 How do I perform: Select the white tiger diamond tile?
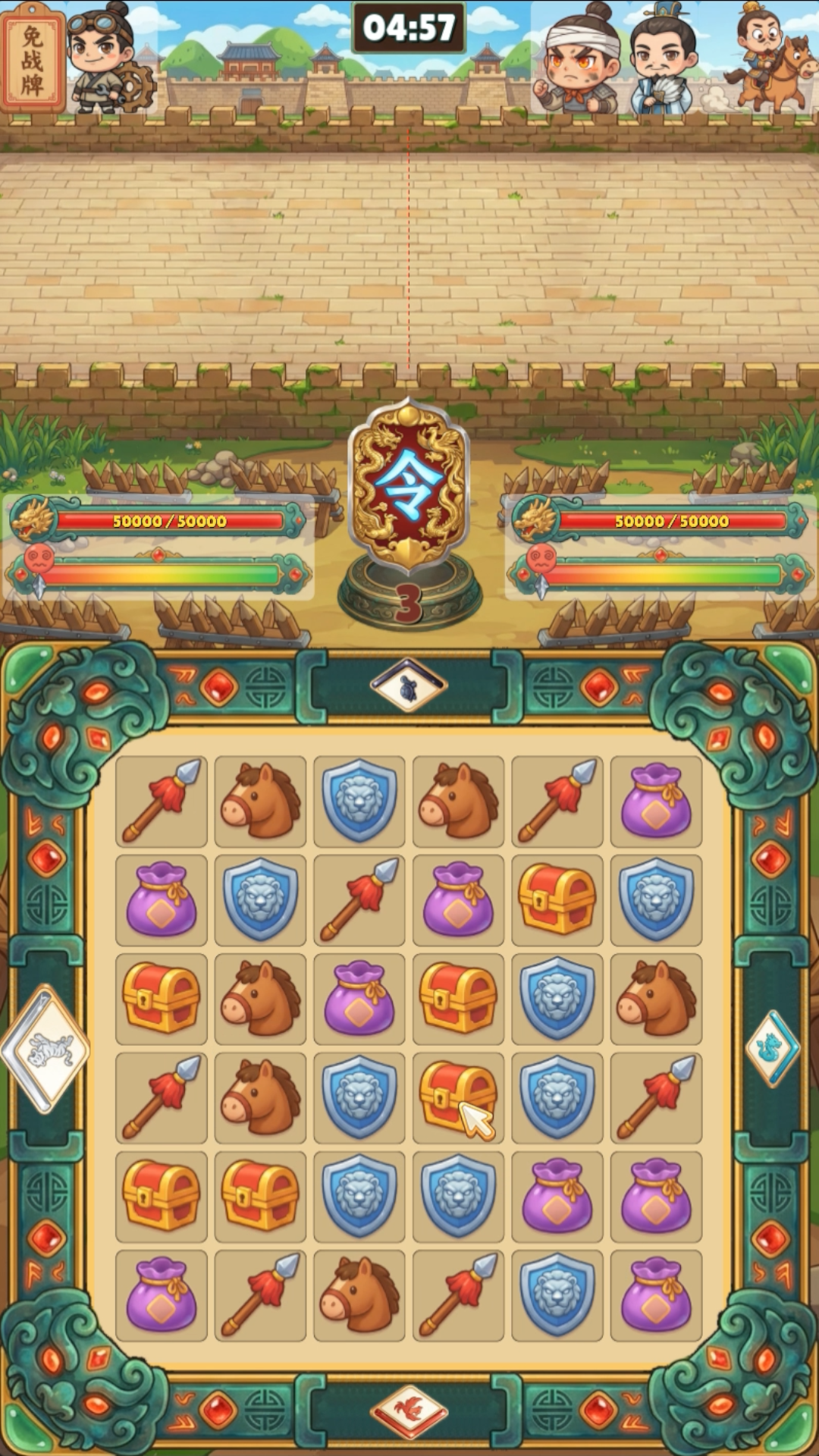coord(47,1050)
